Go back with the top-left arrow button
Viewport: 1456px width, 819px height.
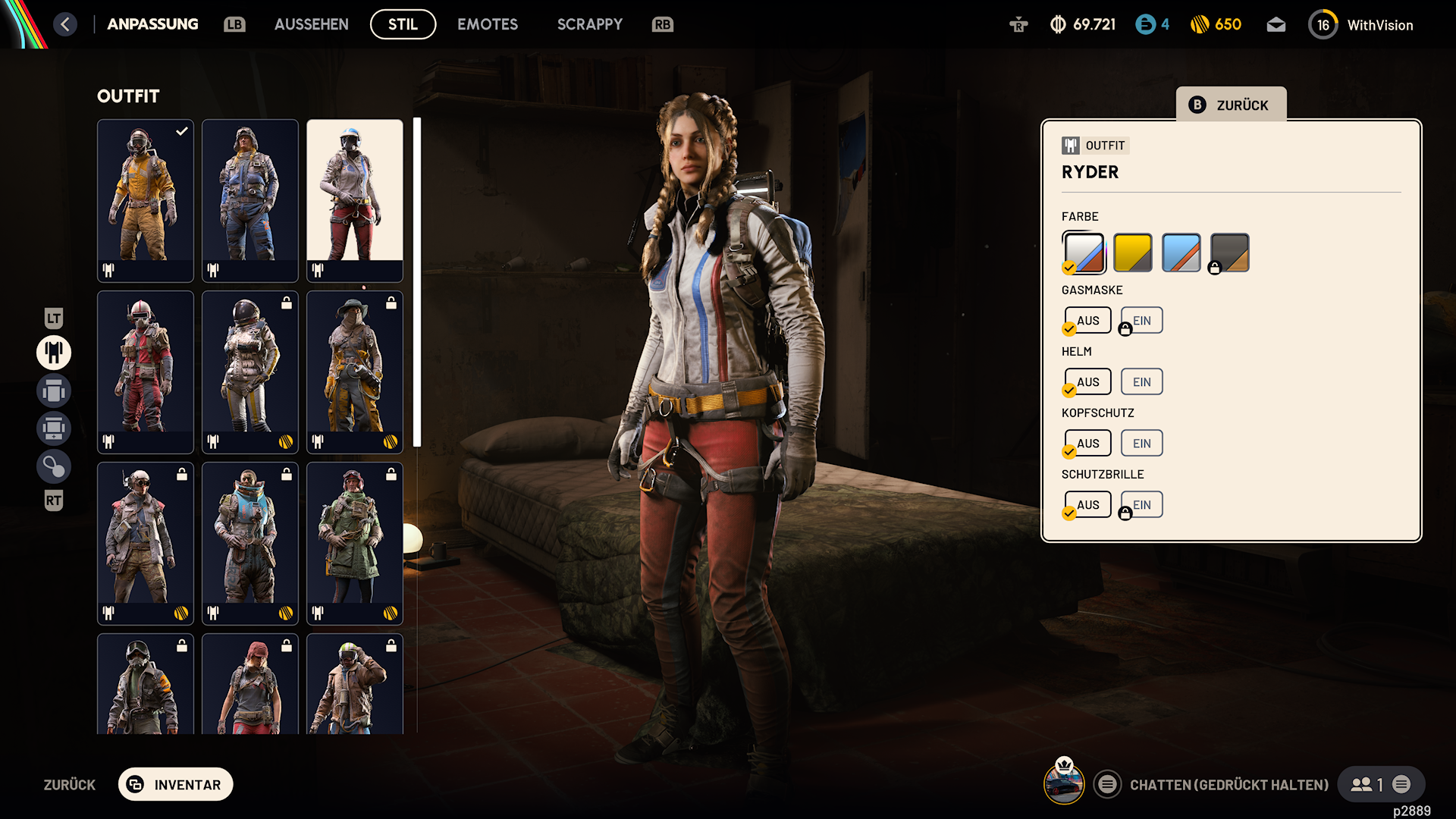65,24
